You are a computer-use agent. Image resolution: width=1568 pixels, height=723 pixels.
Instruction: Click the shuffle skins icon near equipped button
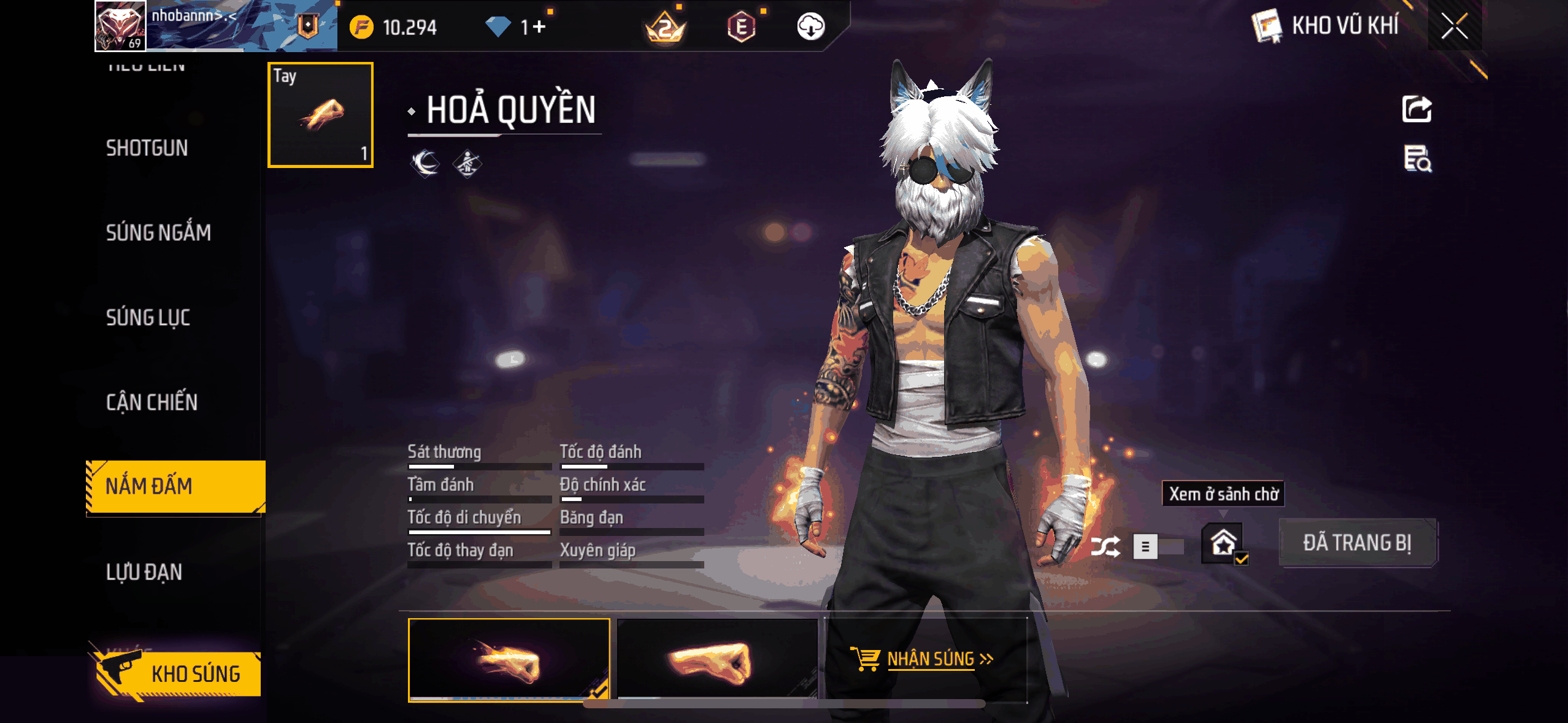click(1105, 546)
